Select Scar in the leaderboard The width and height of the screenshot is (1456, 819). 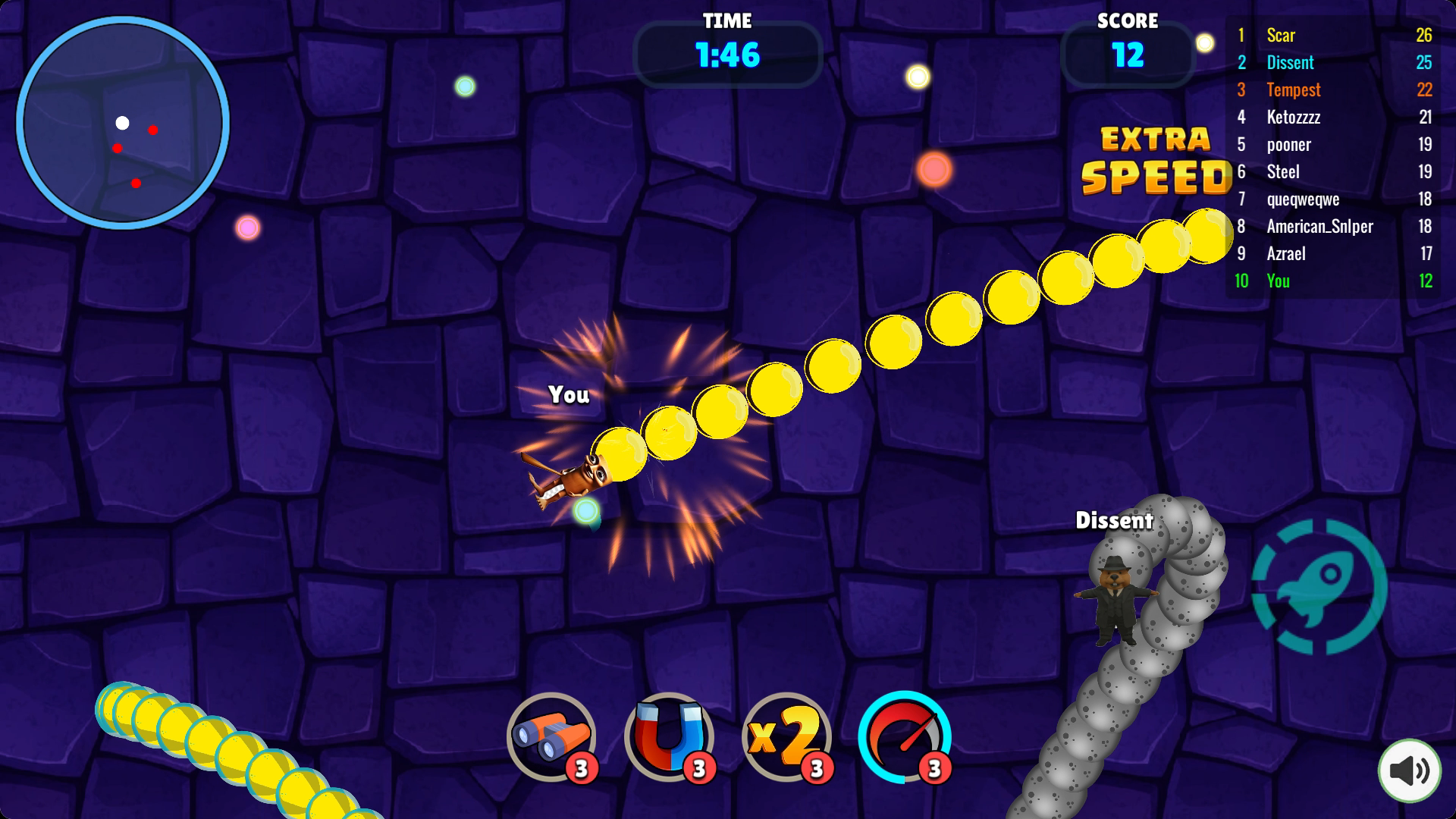coord(1333,35)
